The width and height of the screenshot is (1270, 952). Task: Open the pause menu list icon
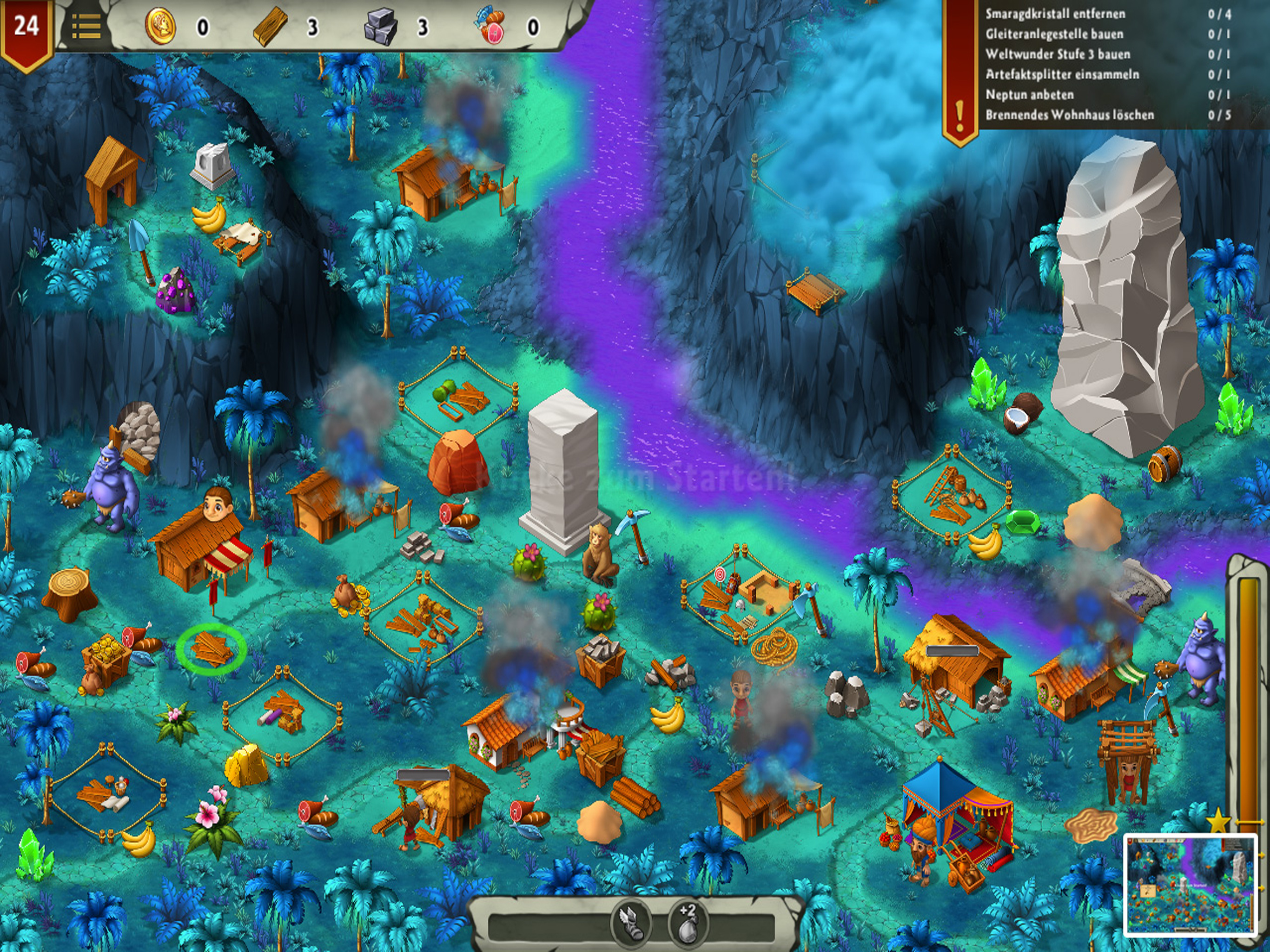click(x=86, y=27)
